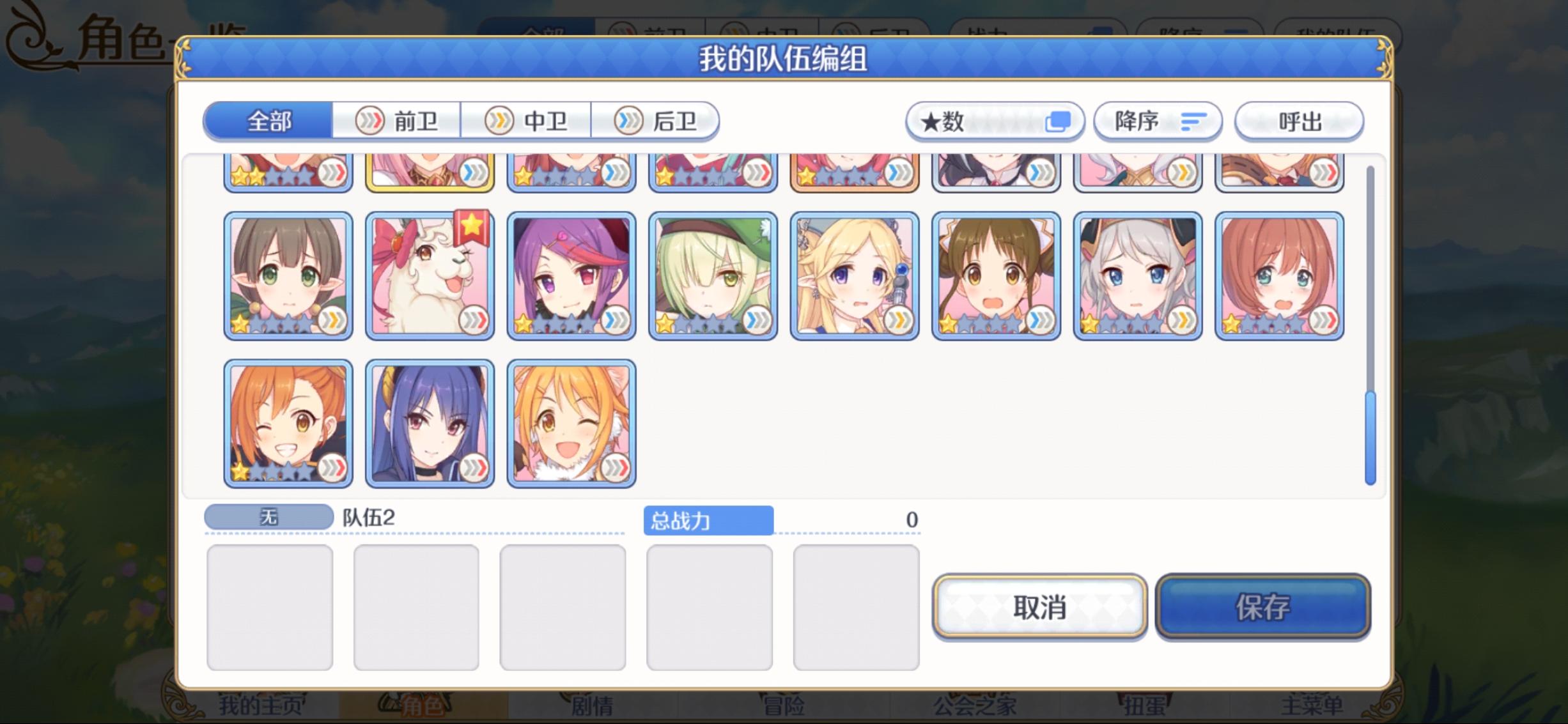
Task: Click the ★数 star filter icon
Action: click(x=942, y=121)
